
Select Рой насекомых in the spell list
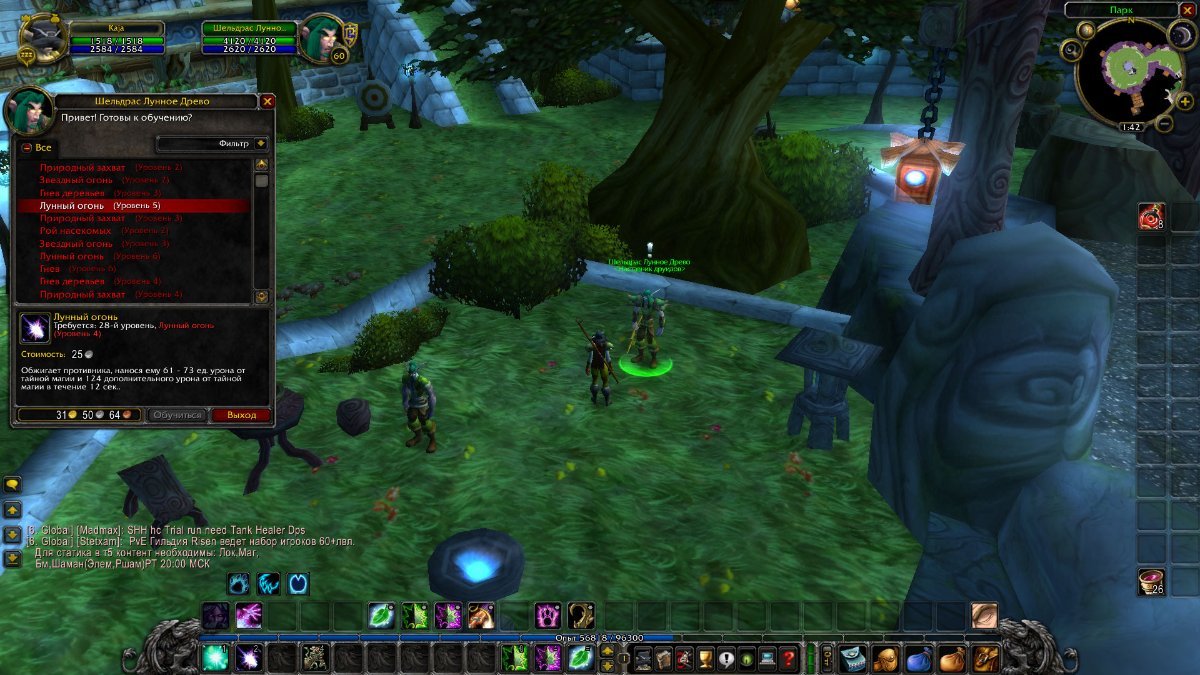pos(75,231)
